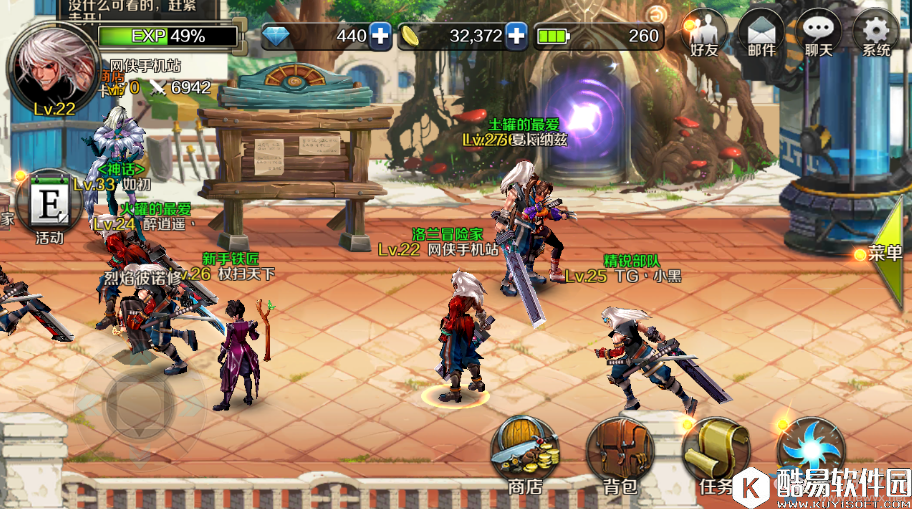Open the 活动 events icon

48,207
